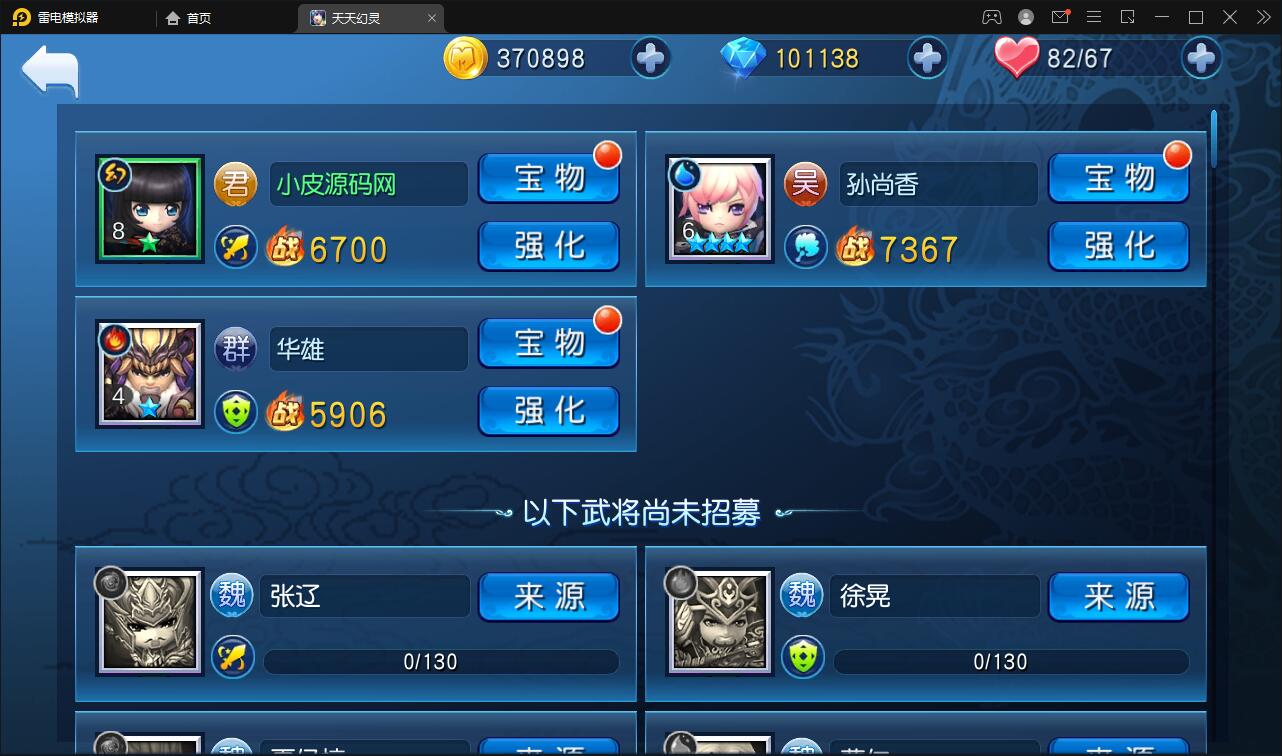The width and height of the screenshot is (1282, 756).
Task: Click the diamond currency icon
Action: tap(742, 57)
